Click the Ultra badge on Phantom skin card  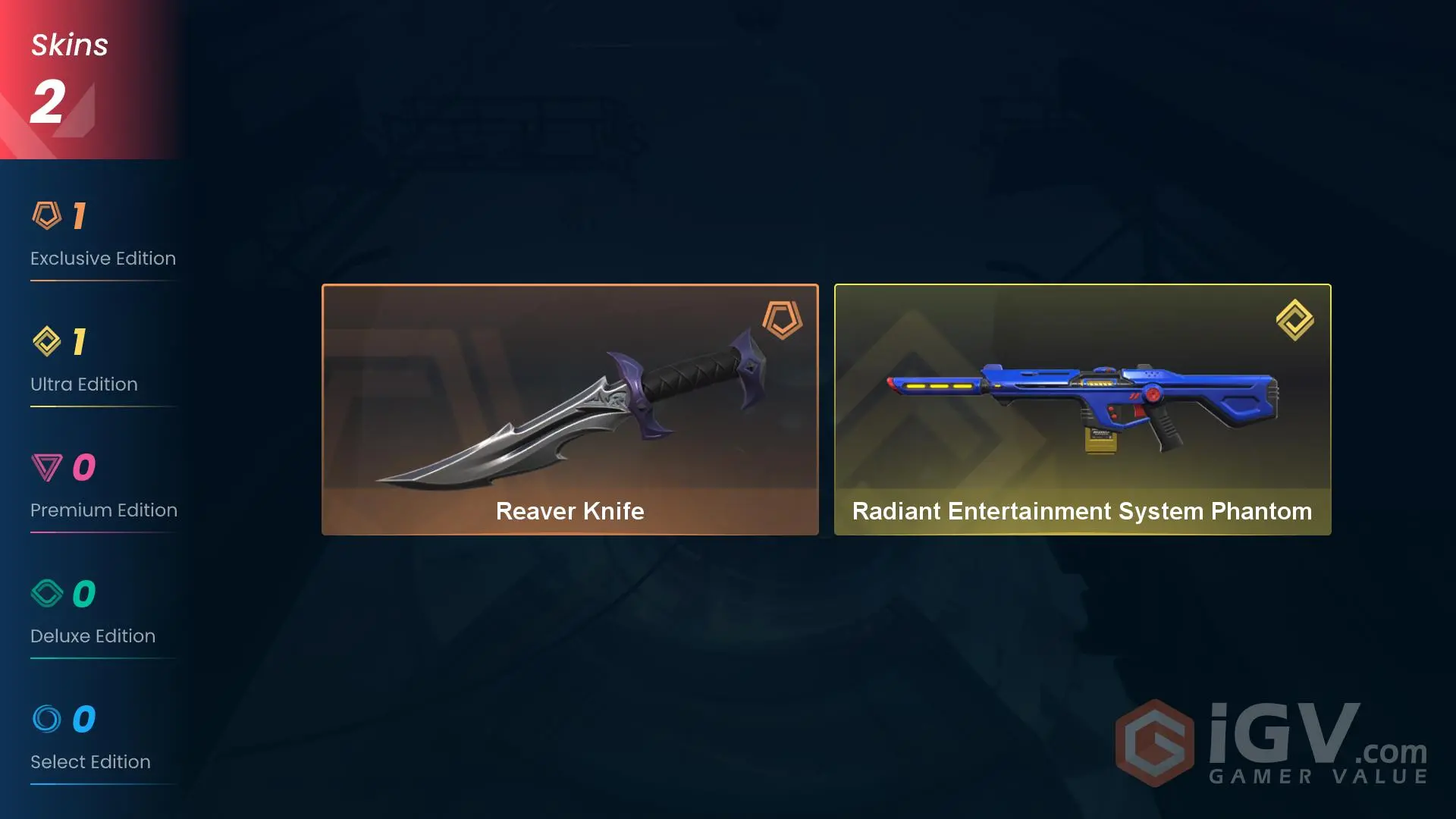(1294, 319)
